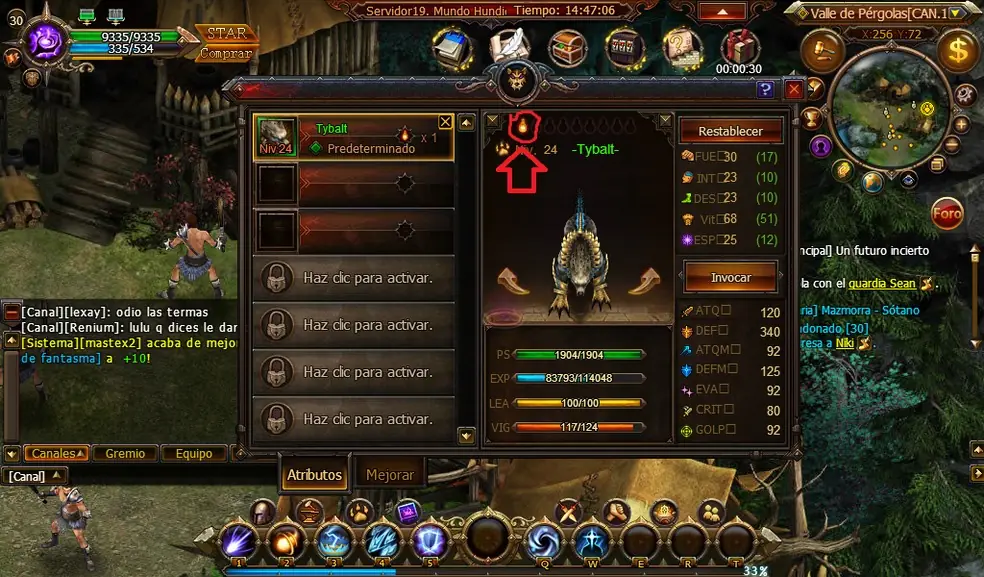The width and height of the screenshot is (984, 577).
Task: Switch to the Mejorar tab
Action: (389, 475)
